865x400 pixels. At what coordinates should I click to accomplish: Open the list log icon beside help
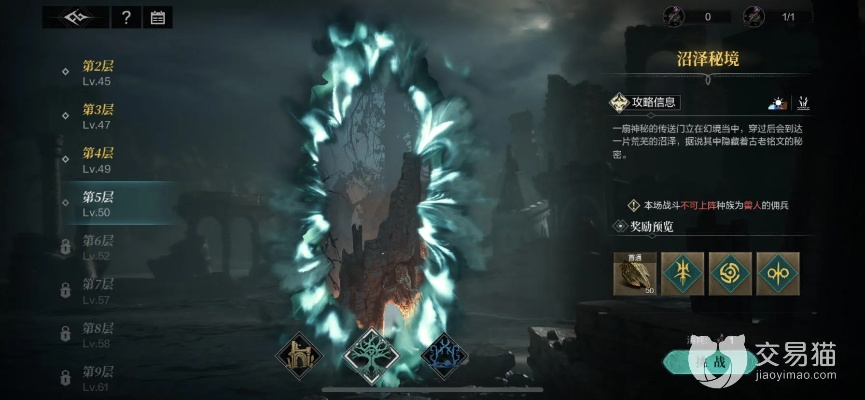[157, 17]
